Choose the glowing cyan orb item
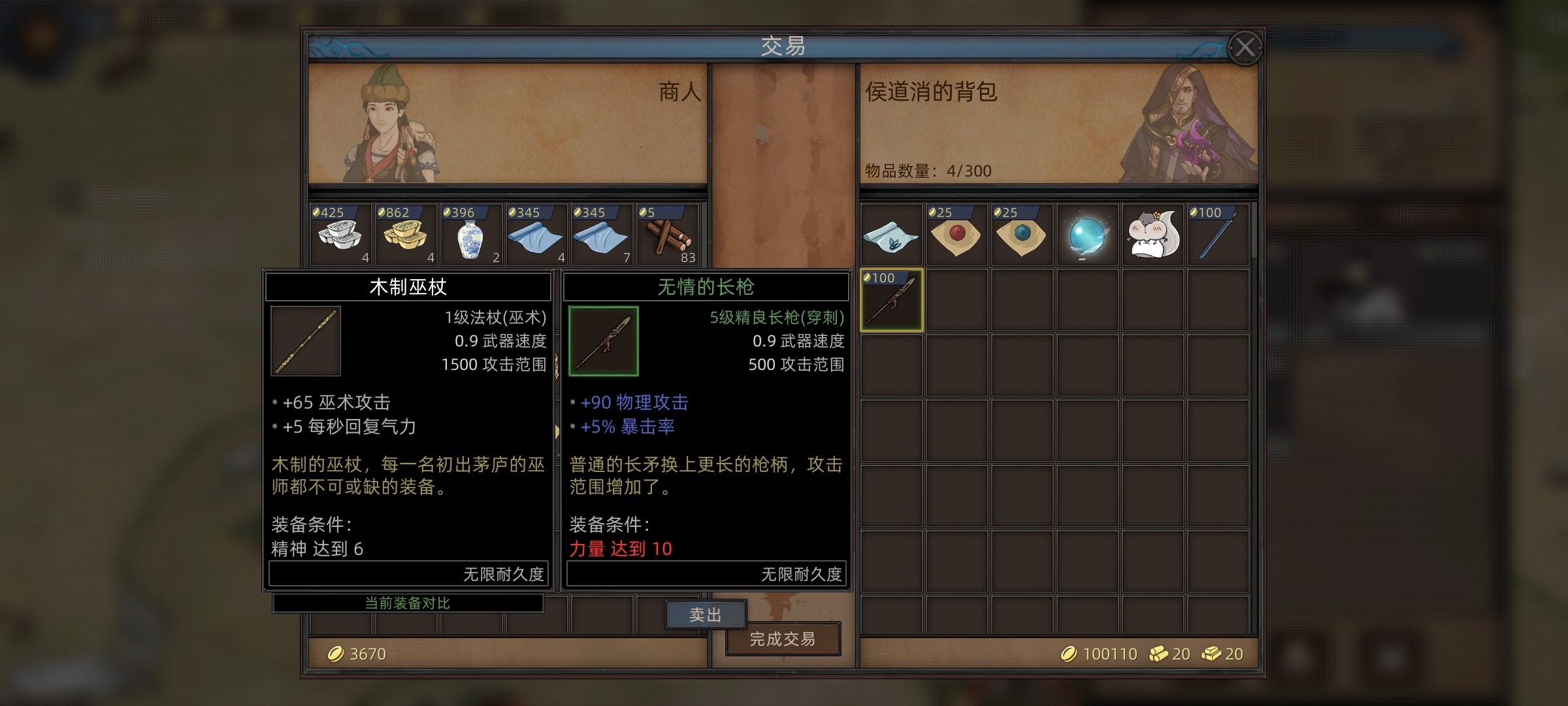This screenshot has width=1568, height=706. pyautogui.click(x=1087, y=235)
